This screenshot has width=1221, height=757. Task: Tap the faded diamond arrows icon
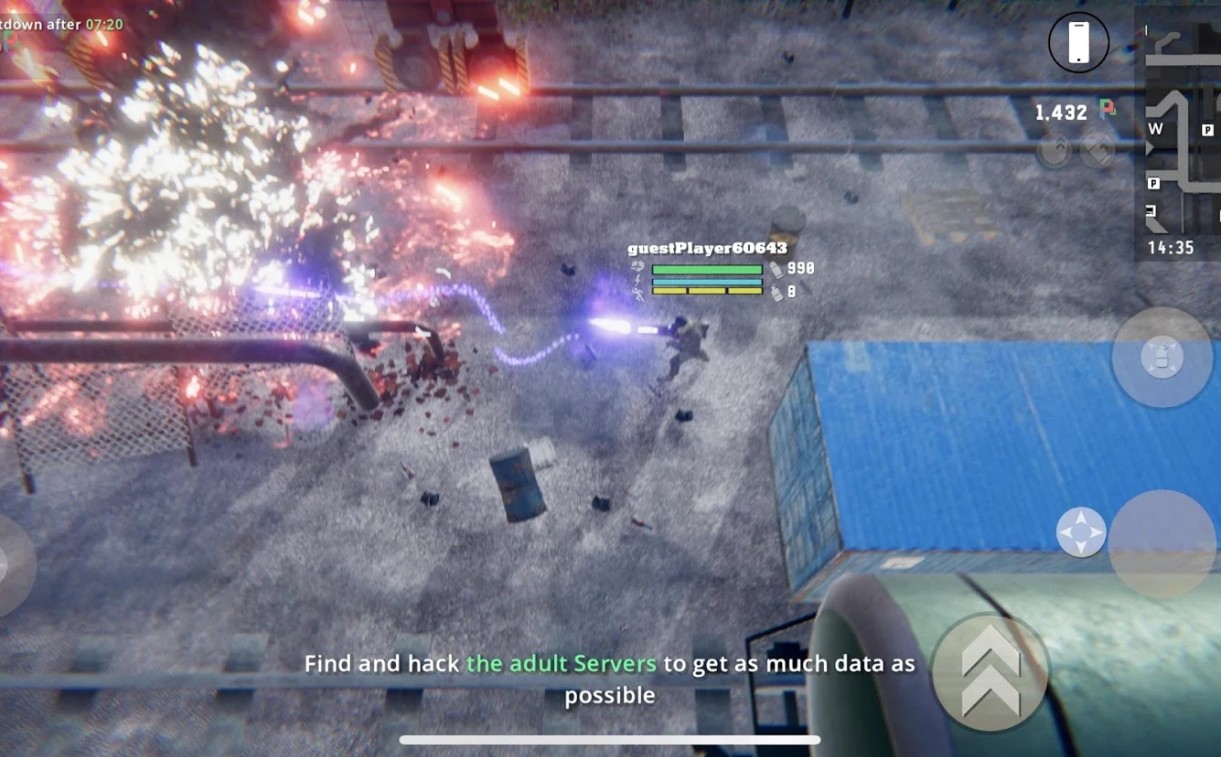pyautogui.click(x=1097, y=151)
